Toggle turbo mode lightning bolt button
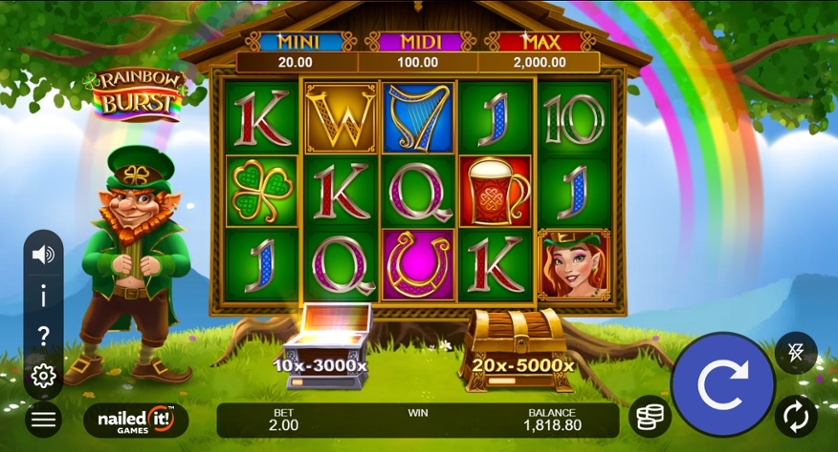Viewport: 838px width, 452px height. [x=796, y=352]
